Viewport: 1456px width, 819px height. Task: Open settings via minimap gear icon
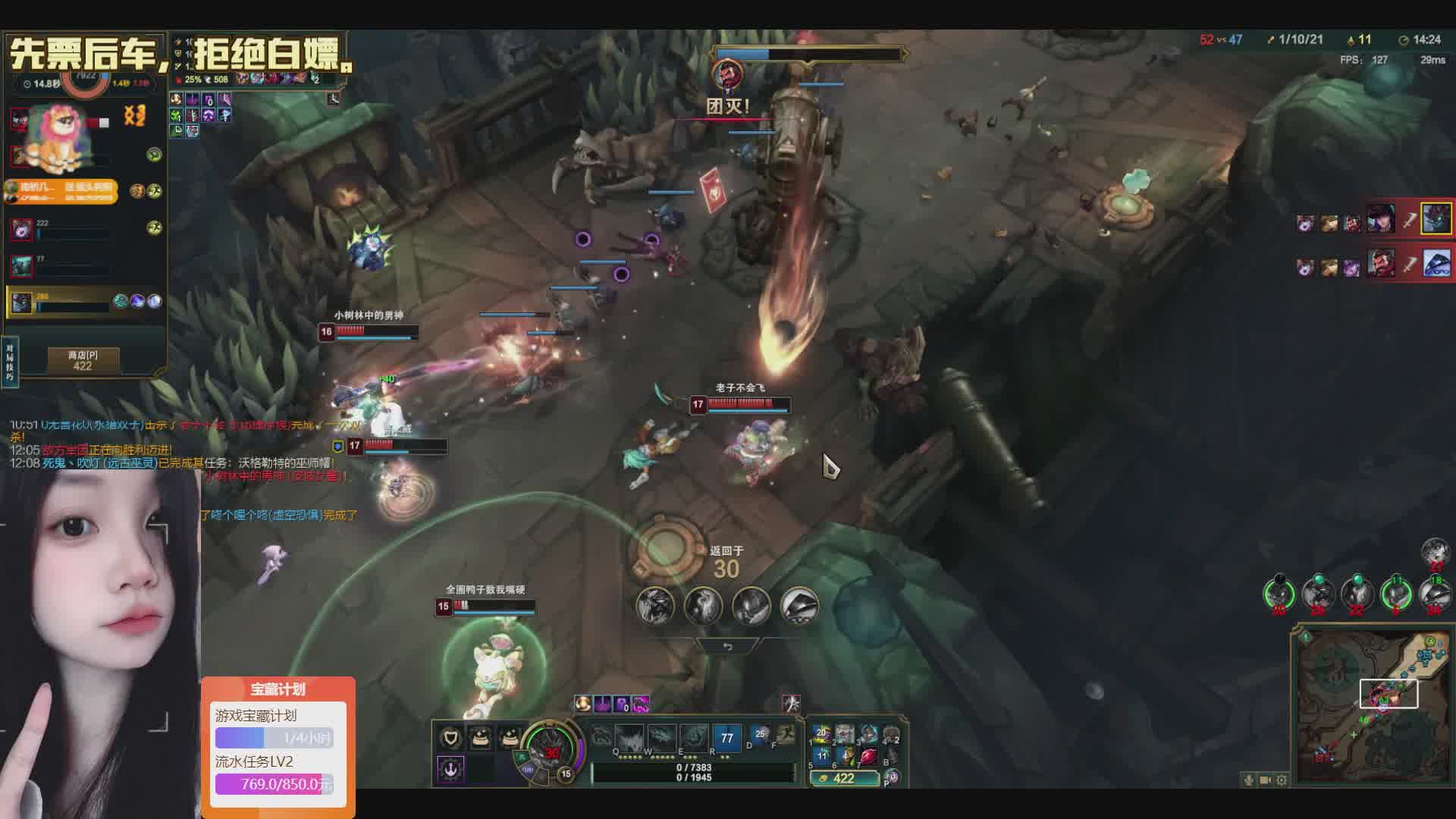tap(1282, 780)
